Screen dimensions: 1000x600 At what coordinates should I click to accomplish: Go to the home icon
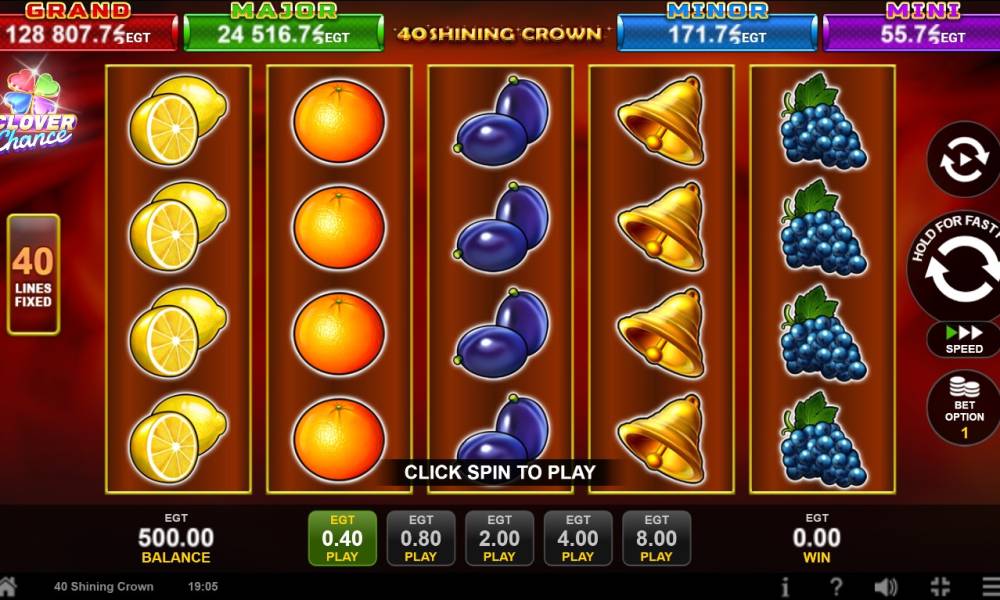8,586
